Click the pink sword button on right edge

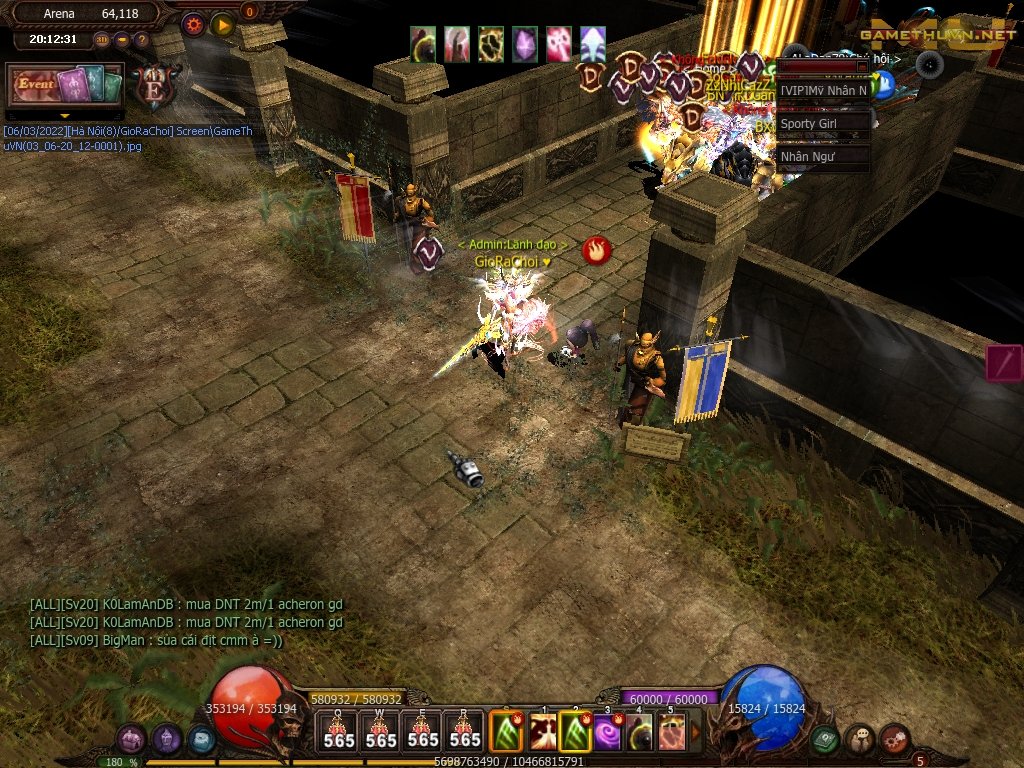(x=1004, y=362)
